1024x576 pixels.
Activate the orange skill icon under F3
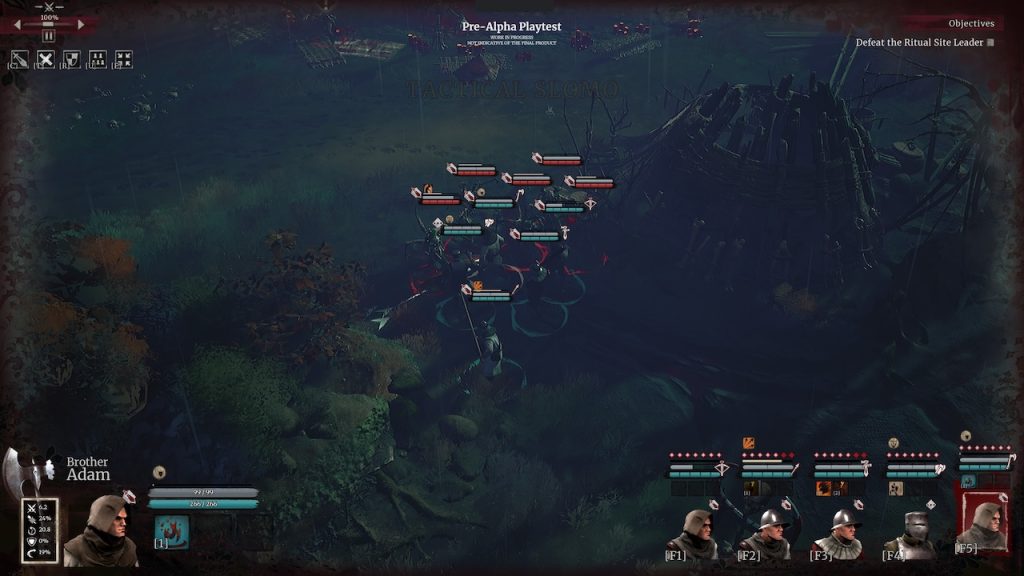click(x=824, y=488)
